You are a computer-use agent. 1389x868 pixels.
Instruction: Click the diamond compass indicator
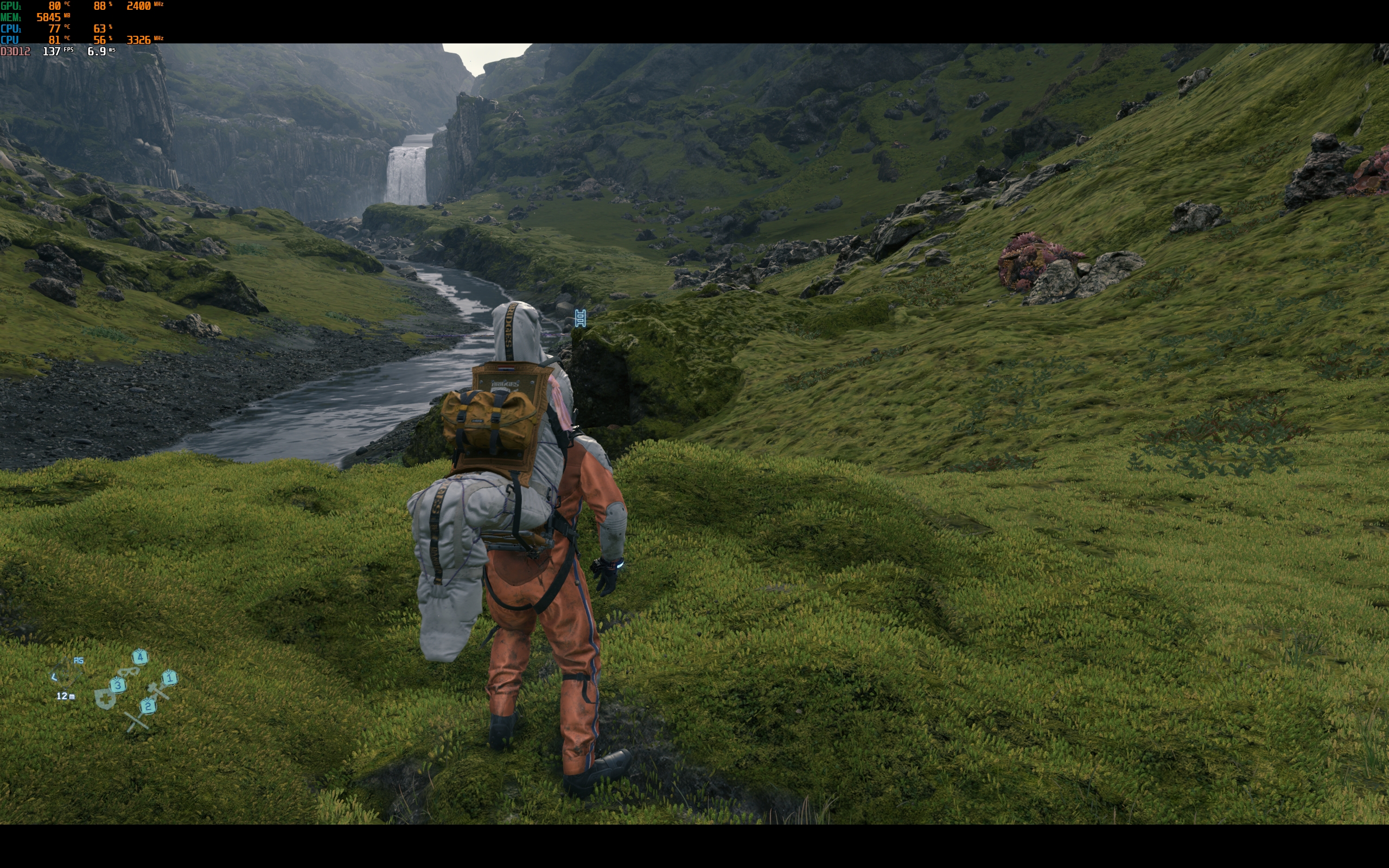[x=67, y=673]
